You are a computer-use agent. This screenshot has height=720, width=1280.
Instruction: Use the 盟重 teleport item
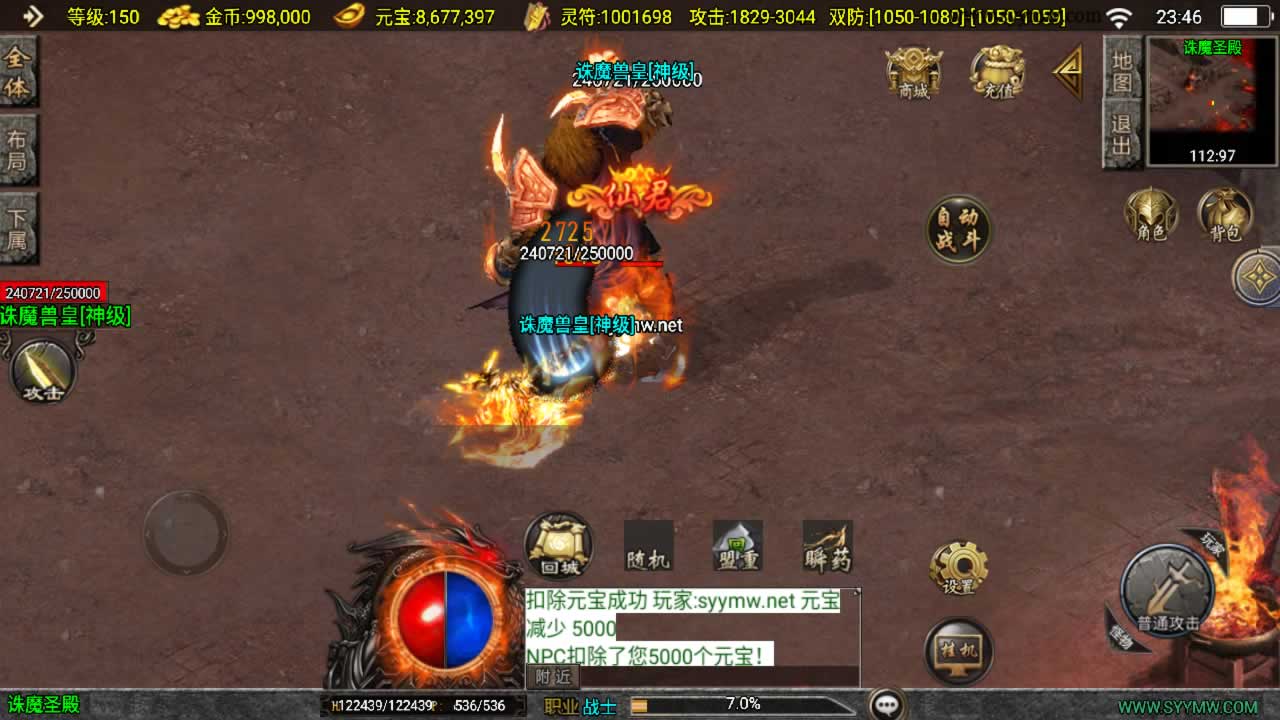coord(738,546)
